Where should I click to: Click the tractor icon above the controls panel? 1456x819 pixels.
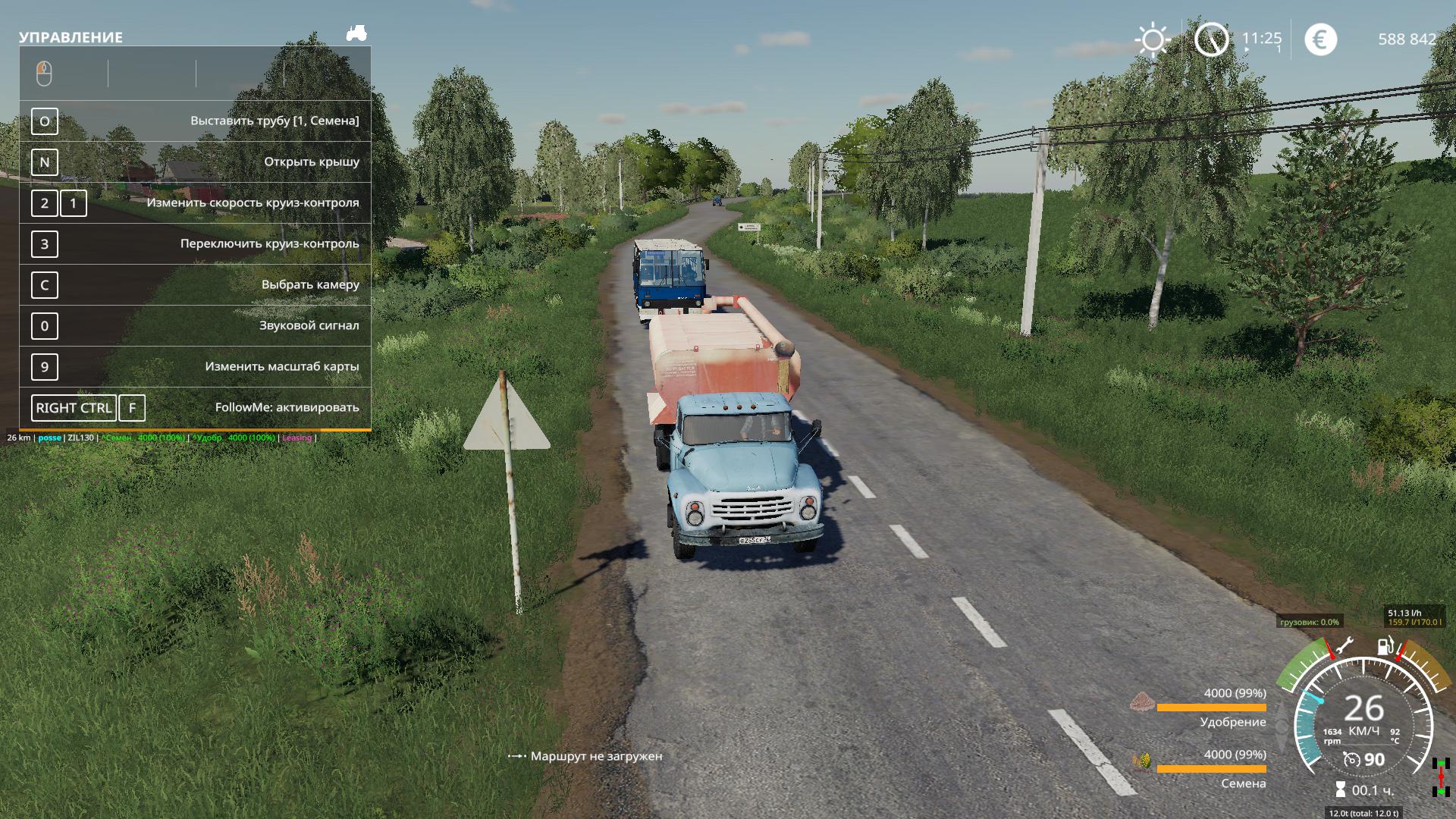(356, 33)
